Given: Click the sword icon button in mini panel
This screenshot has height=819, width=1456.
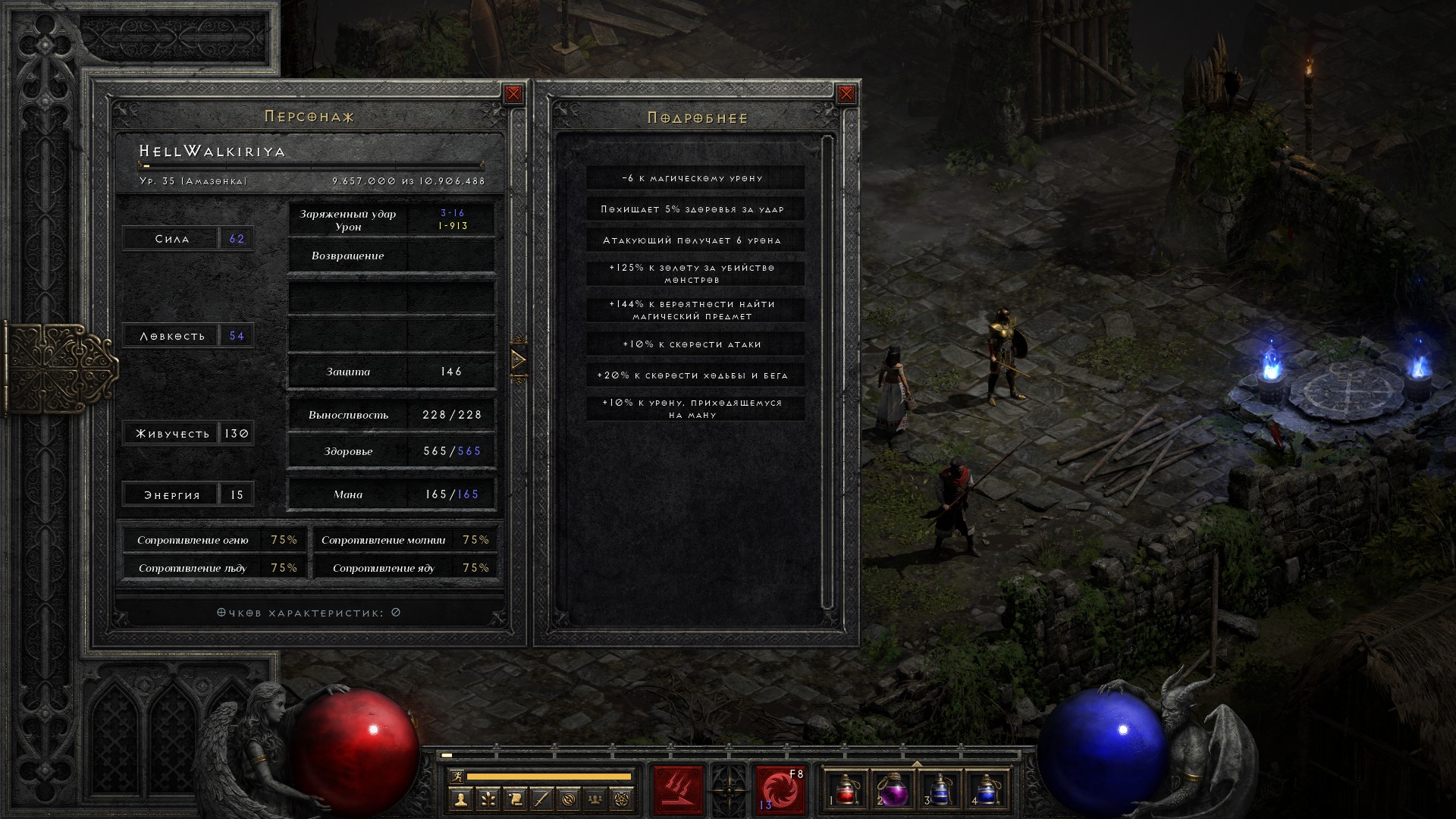Looking at the screenshot, I should (x=541, y=799).
